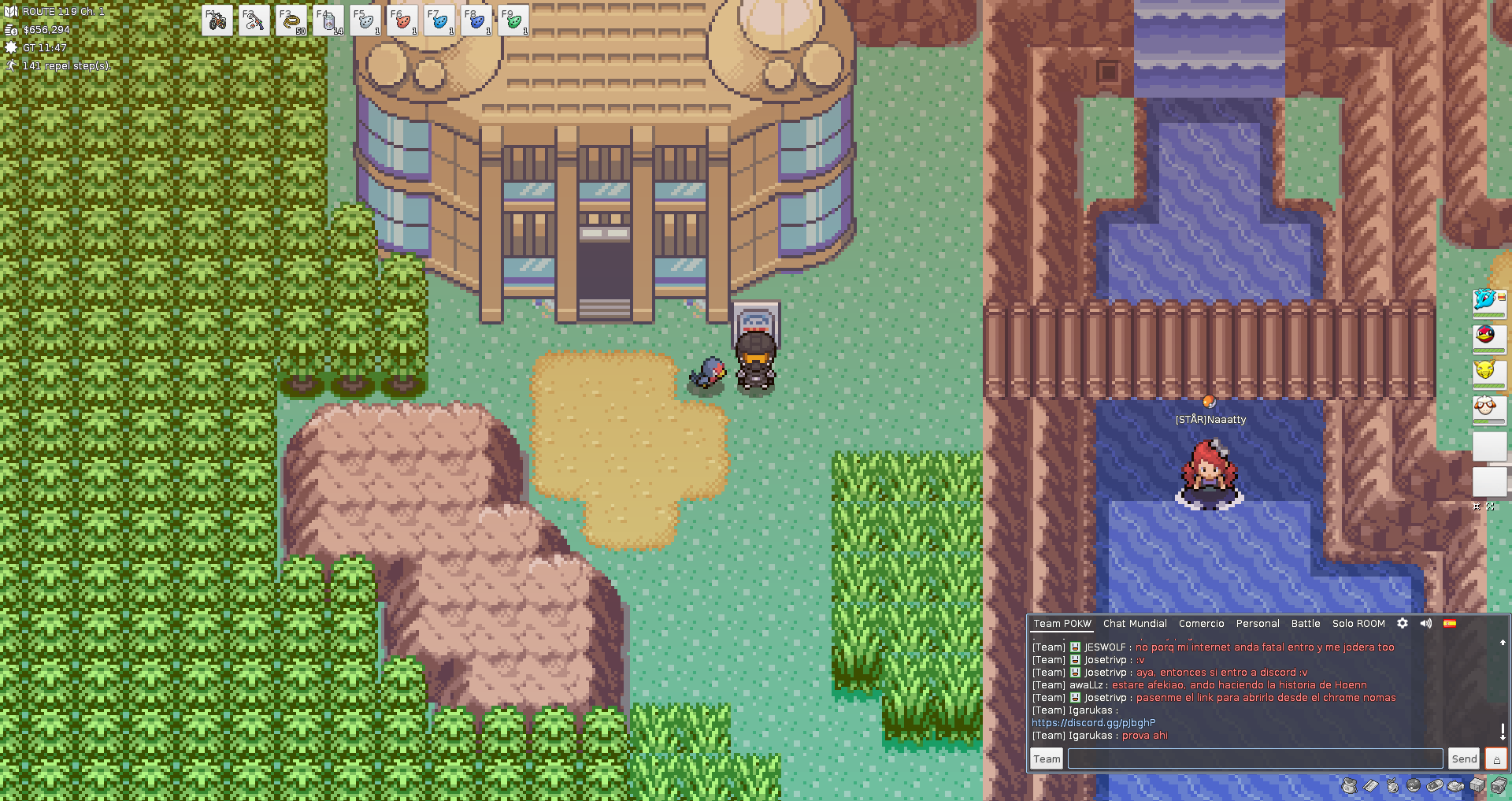Play the red ocarina in F6
Screen dimensions: 1512x801
402,20
